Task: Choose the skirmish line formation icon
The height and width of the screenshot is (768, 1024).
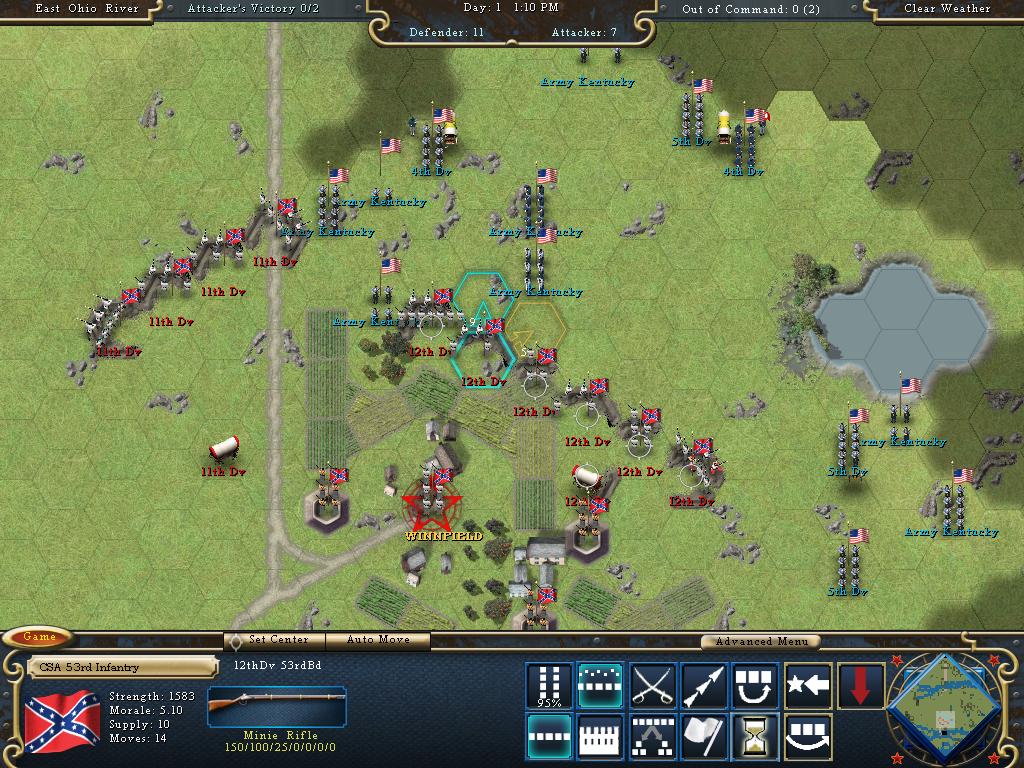Action: coord(600,686)
